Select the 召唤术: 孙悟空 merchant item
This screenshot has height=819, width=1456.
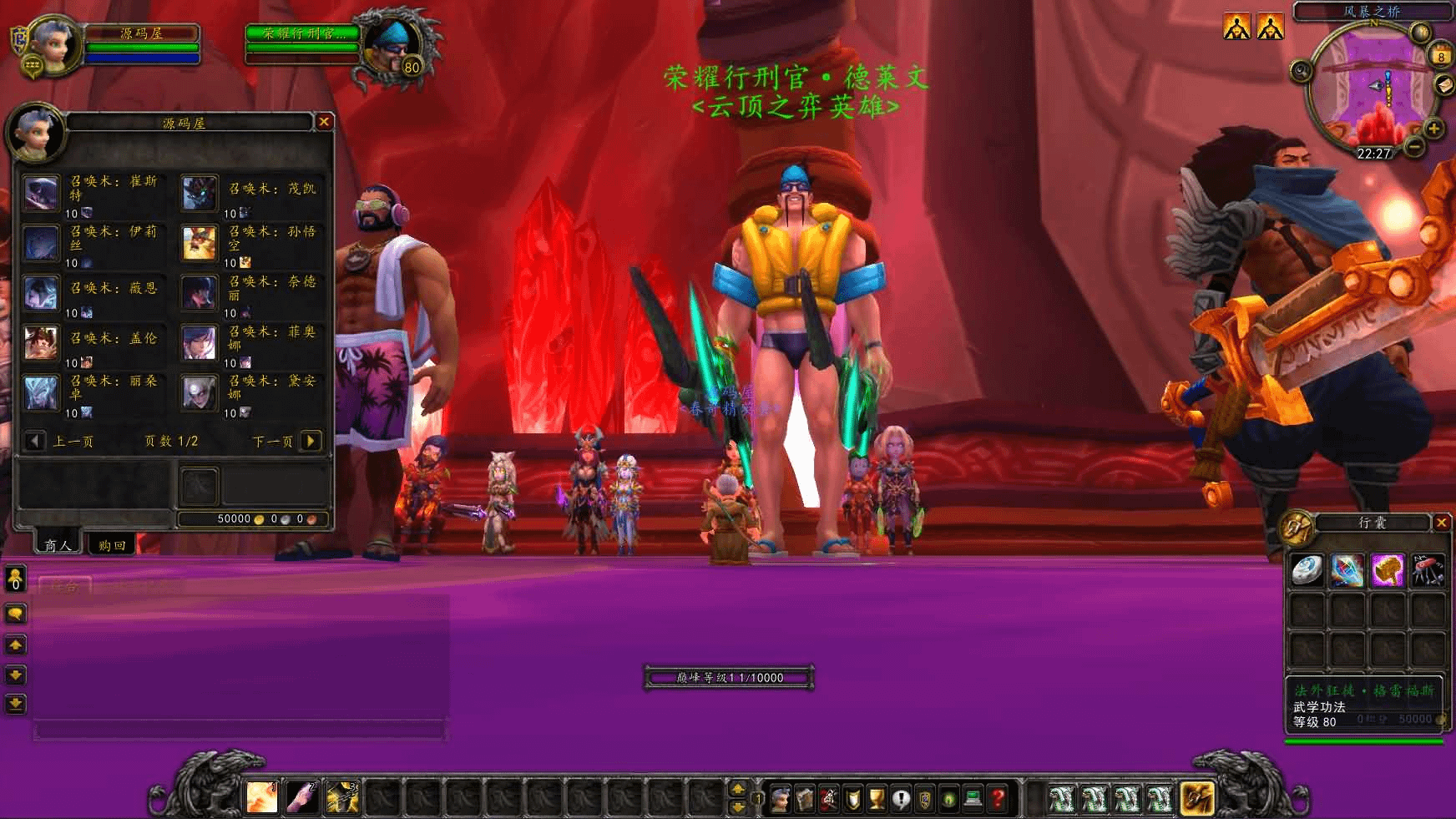pyautogui.click(x=200, y=243)
